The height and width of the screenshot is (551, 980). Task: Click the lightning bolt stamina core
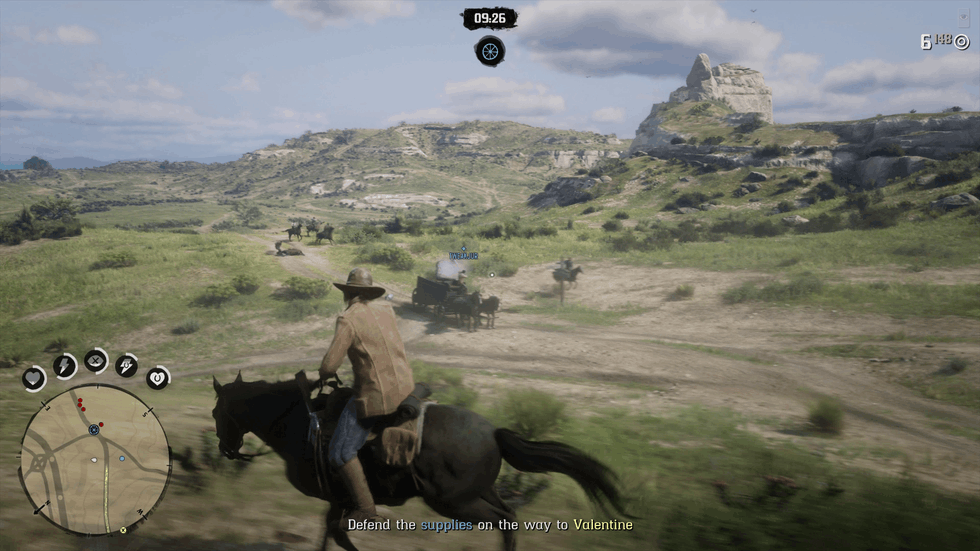(x=64, y=366)
